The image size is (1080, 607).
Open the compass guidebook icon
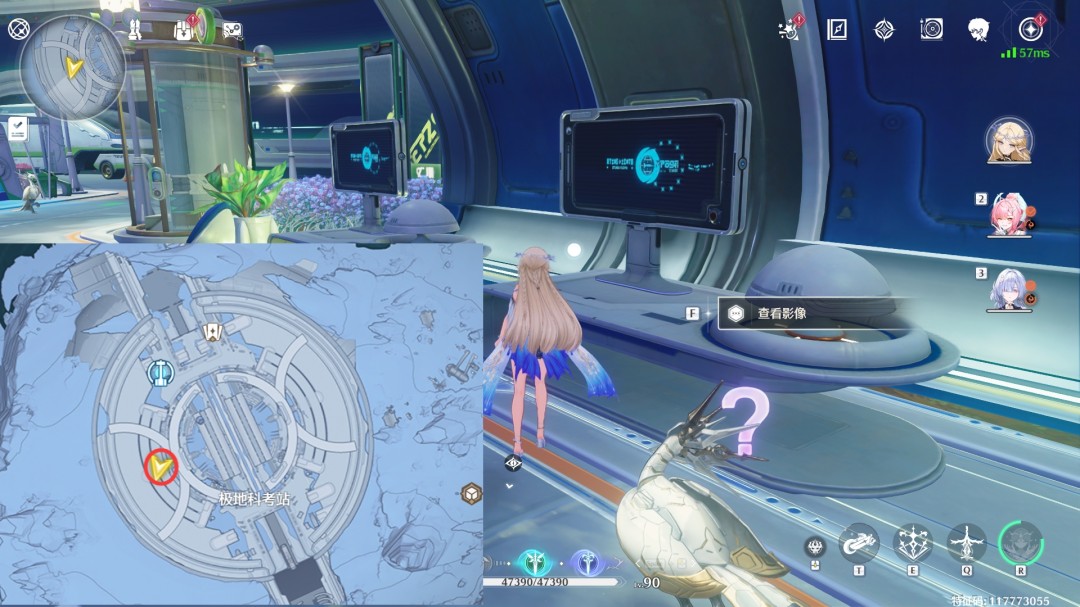(x=837, y=29)
